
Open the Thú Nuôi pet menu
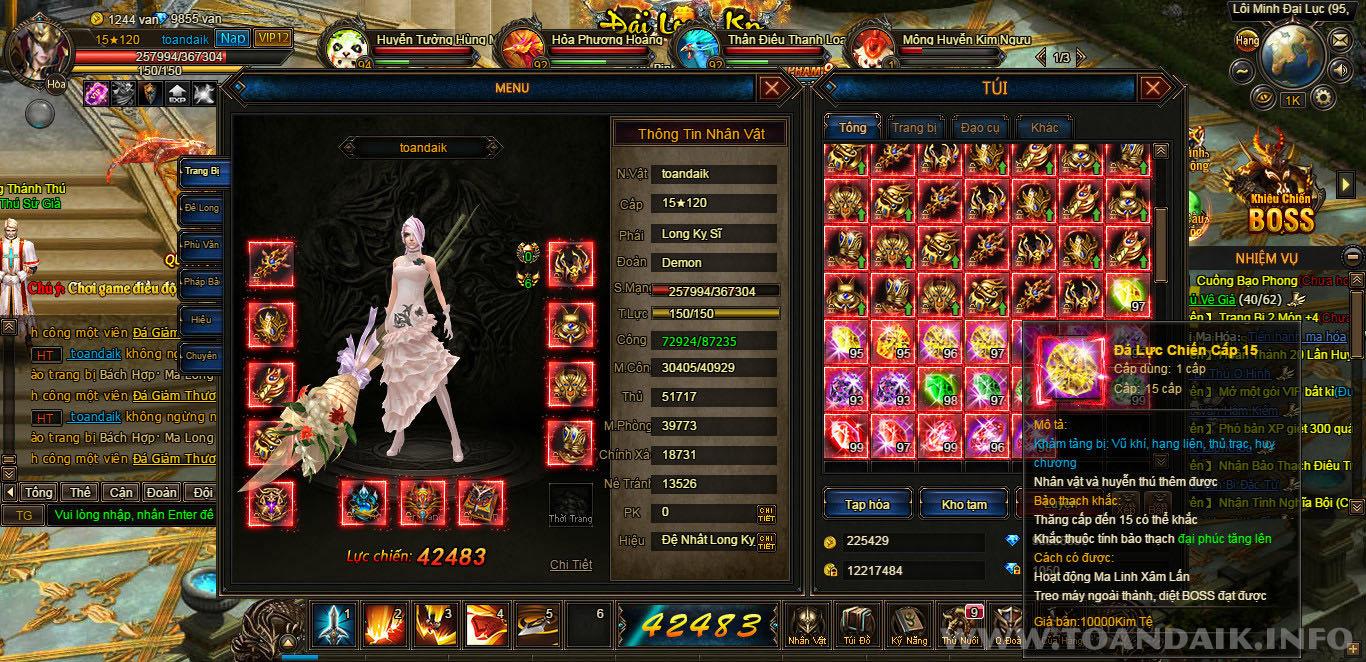(960, 625)
